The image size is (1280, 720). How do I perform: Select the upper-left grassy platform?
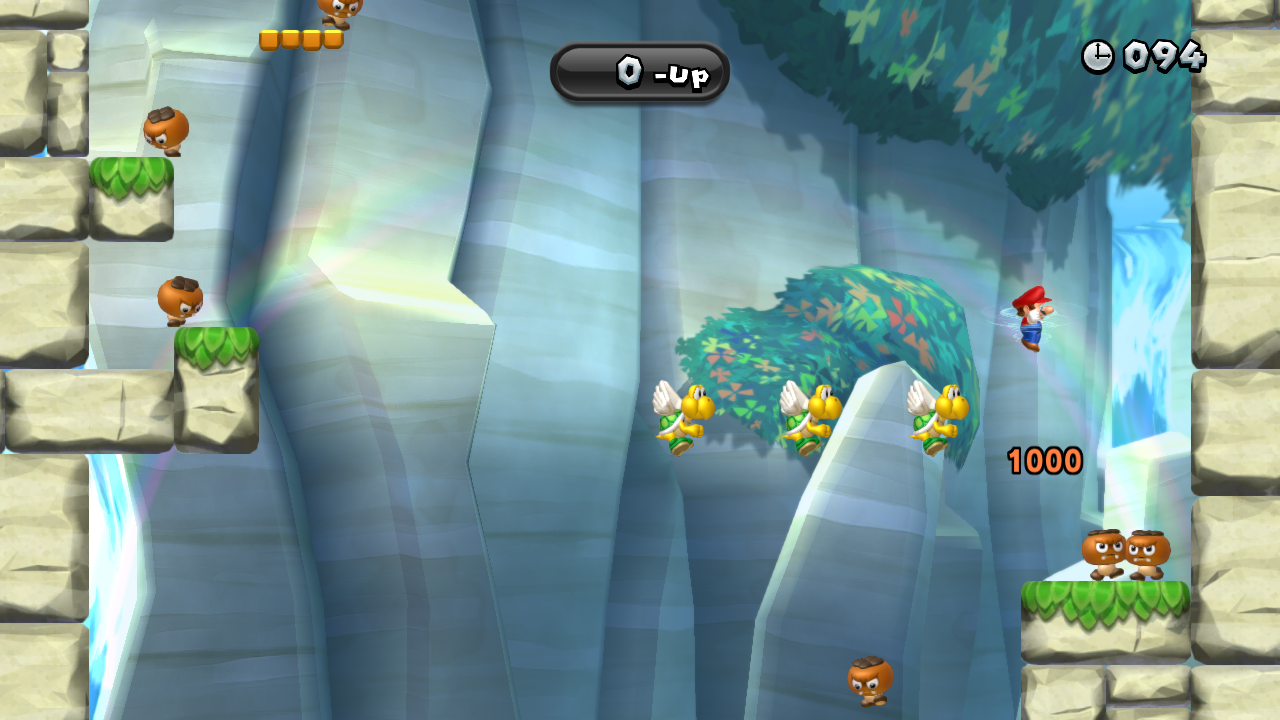click(x=131, y=200)
